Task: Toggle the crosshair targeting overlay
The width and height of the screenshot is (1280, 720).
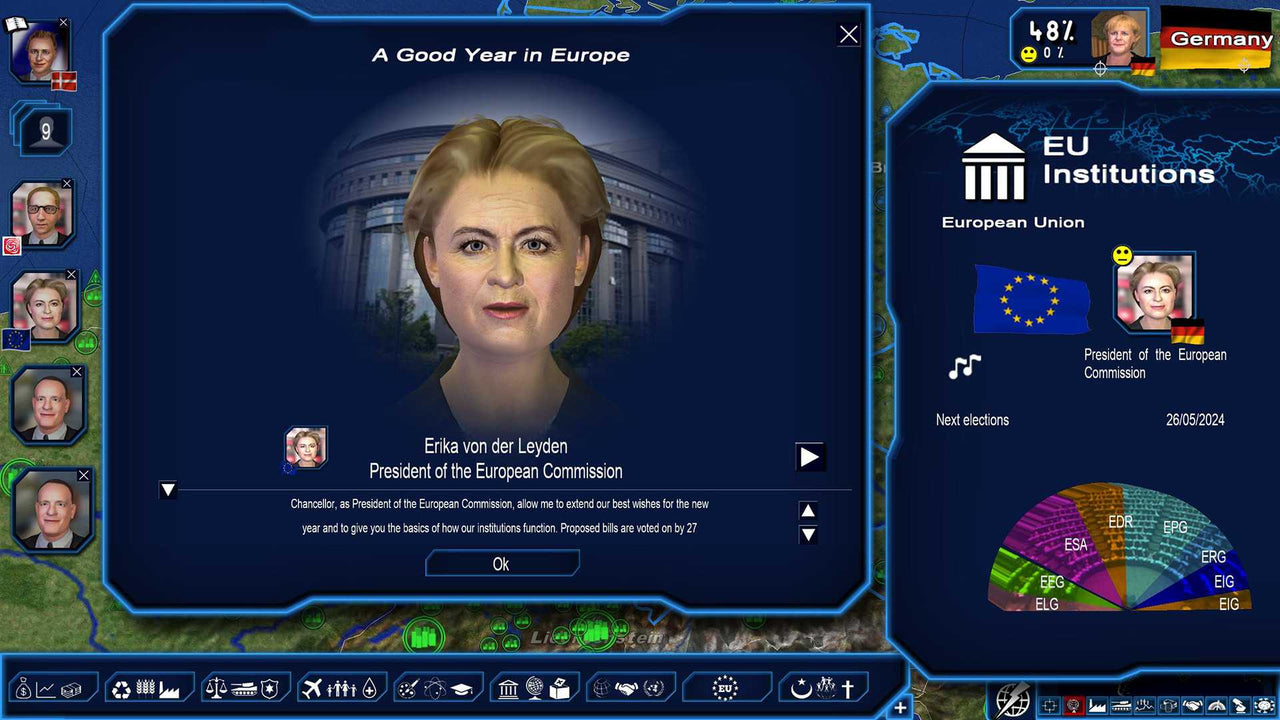Action: [1049, 705]
